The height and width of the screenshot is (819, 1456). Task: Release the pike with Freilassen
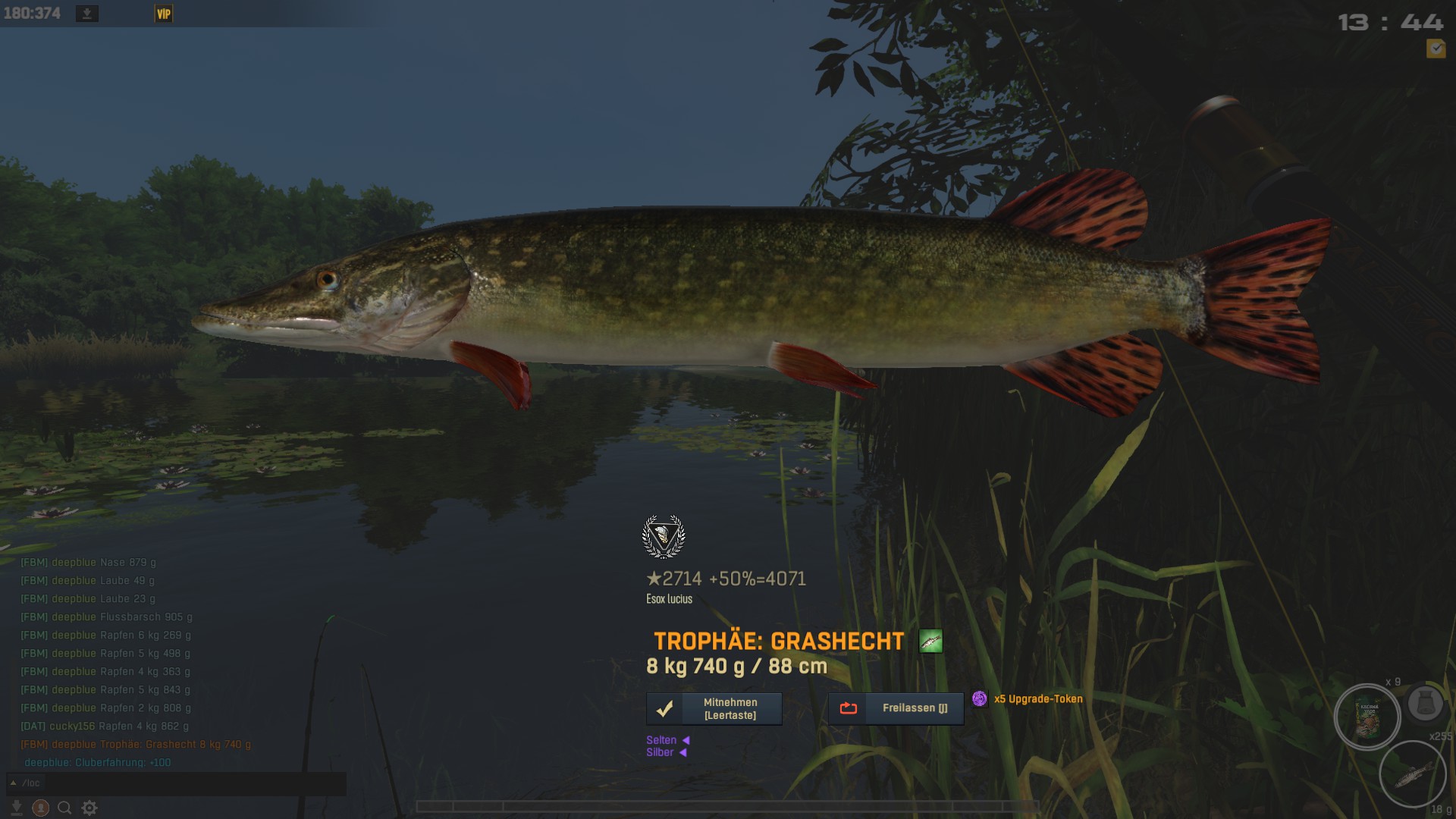coord(896,708)
